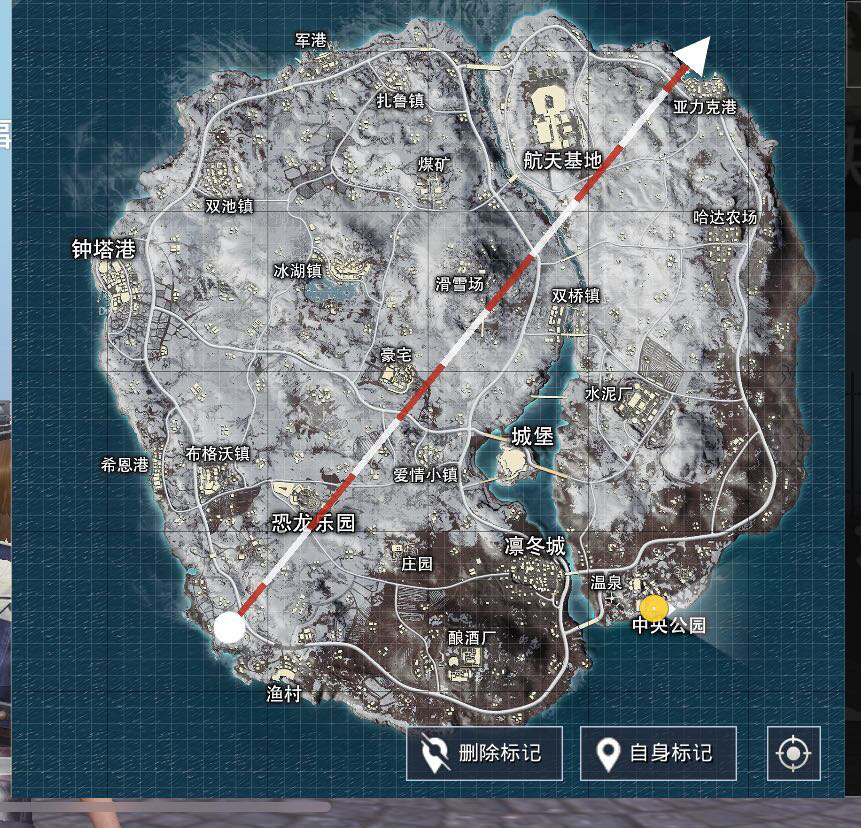Click the 亚力克港 location label
This screenshot has height=828, width=861.
[704, 107]
